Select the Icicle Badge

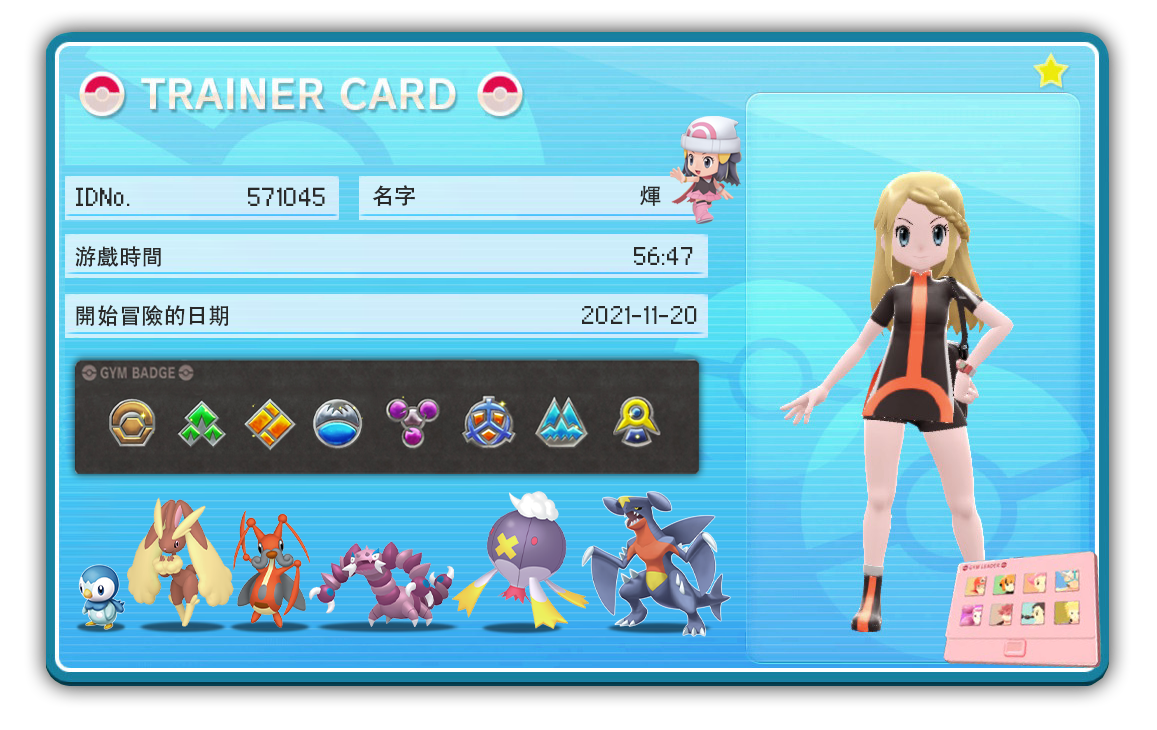(561, 424)
